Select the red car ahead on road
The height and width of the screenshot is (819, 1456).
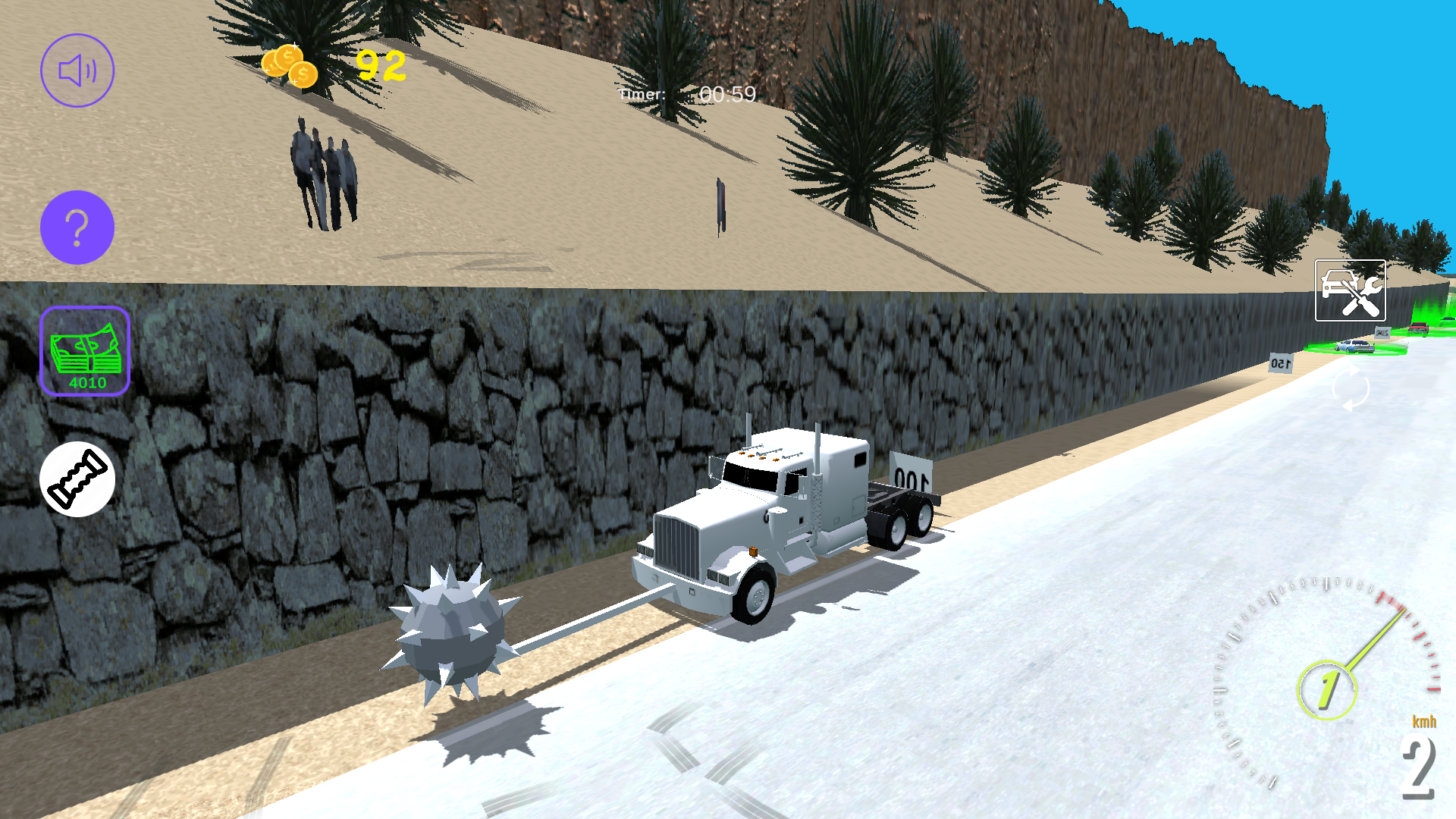(x=1417, y=328)
